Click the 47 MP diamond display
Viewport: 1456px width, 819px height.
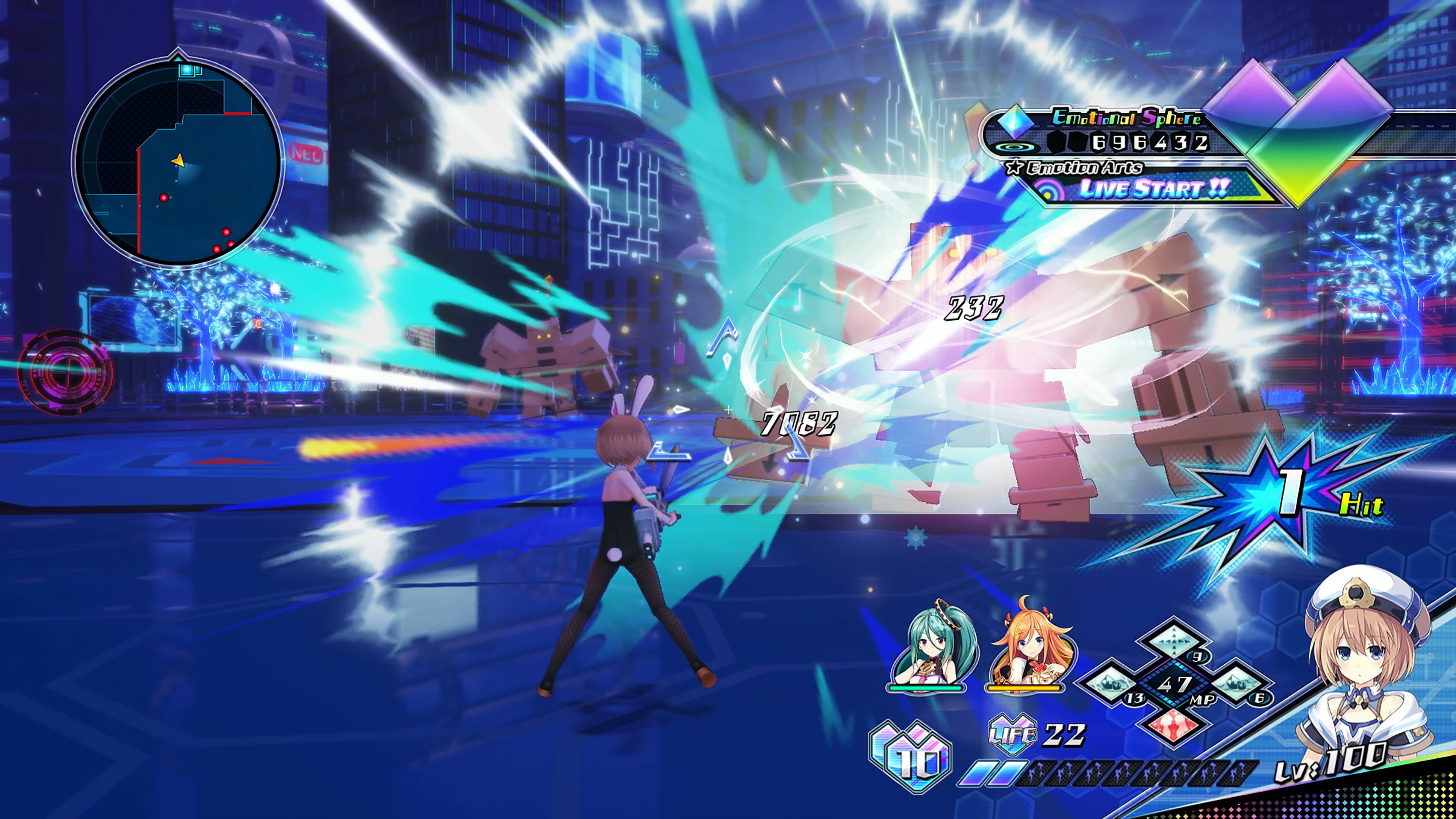[1174, 686]
